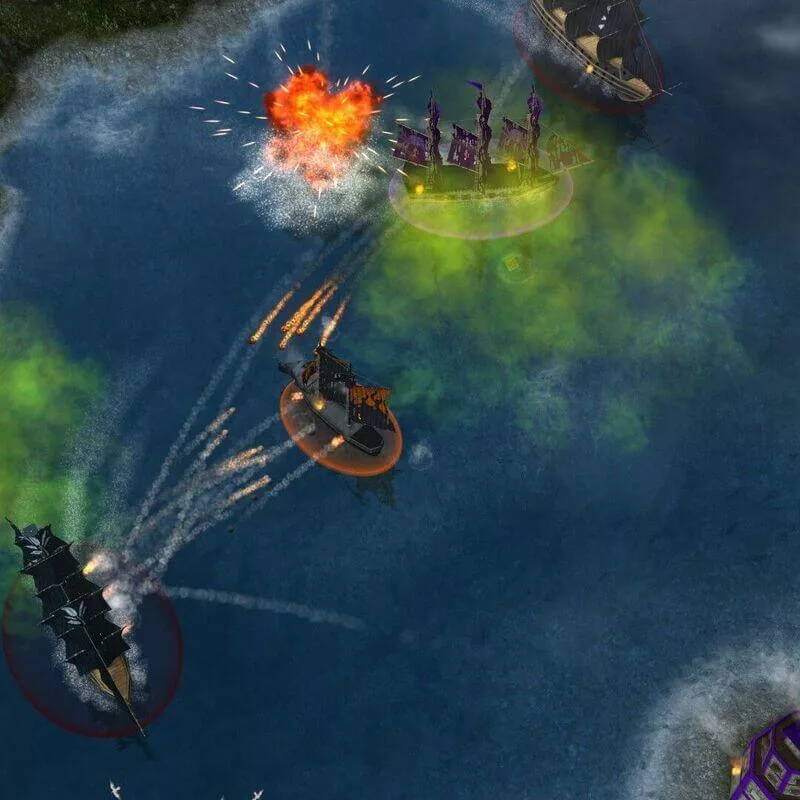Image resolution: width=800 pixels, height=800 pixels.
Task: Select the orange-ringed ship with orange sails
Action: point(341,401)
